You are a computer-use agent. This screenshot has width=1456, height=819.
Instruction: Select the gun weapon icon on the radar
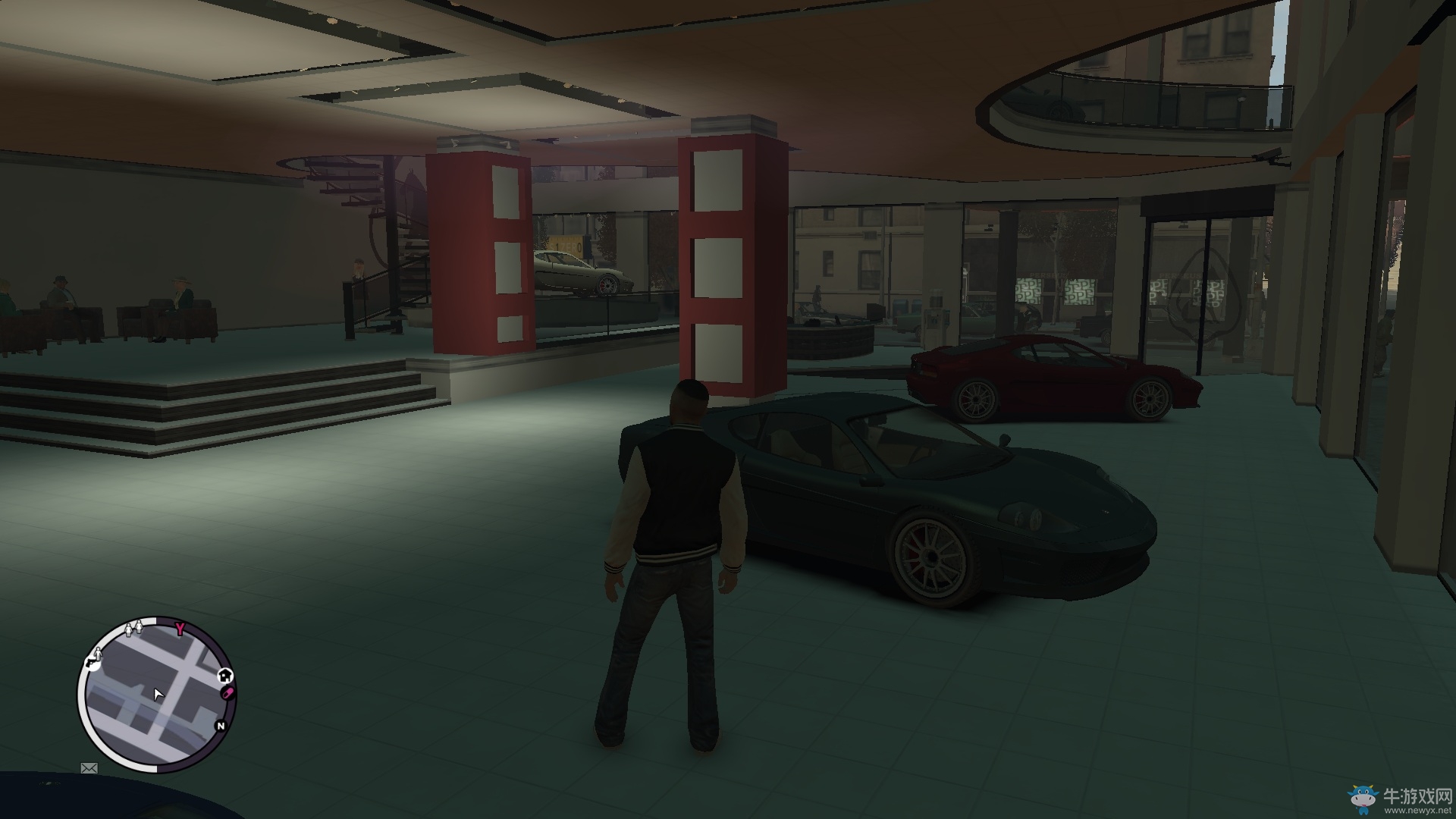pyautogui.click(x=91, y=662)
